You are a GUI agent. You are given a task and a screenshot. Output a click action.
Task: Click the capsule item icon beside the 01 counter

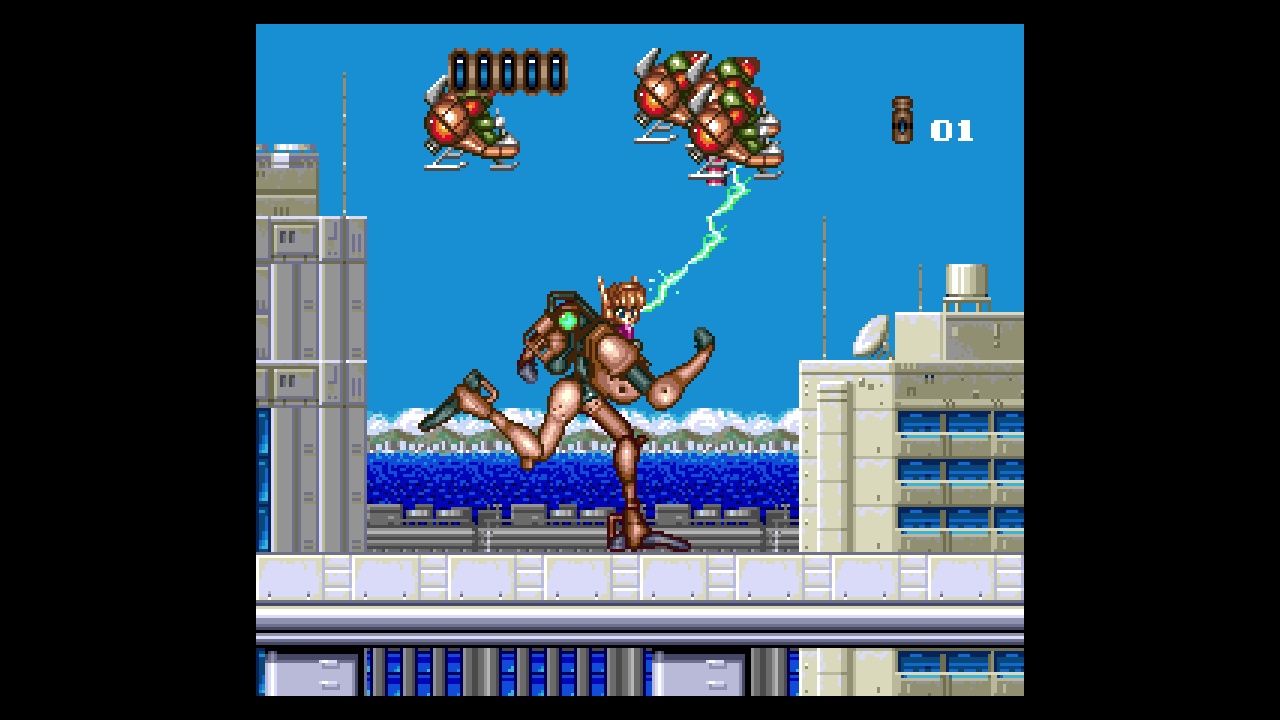[903, 122]
